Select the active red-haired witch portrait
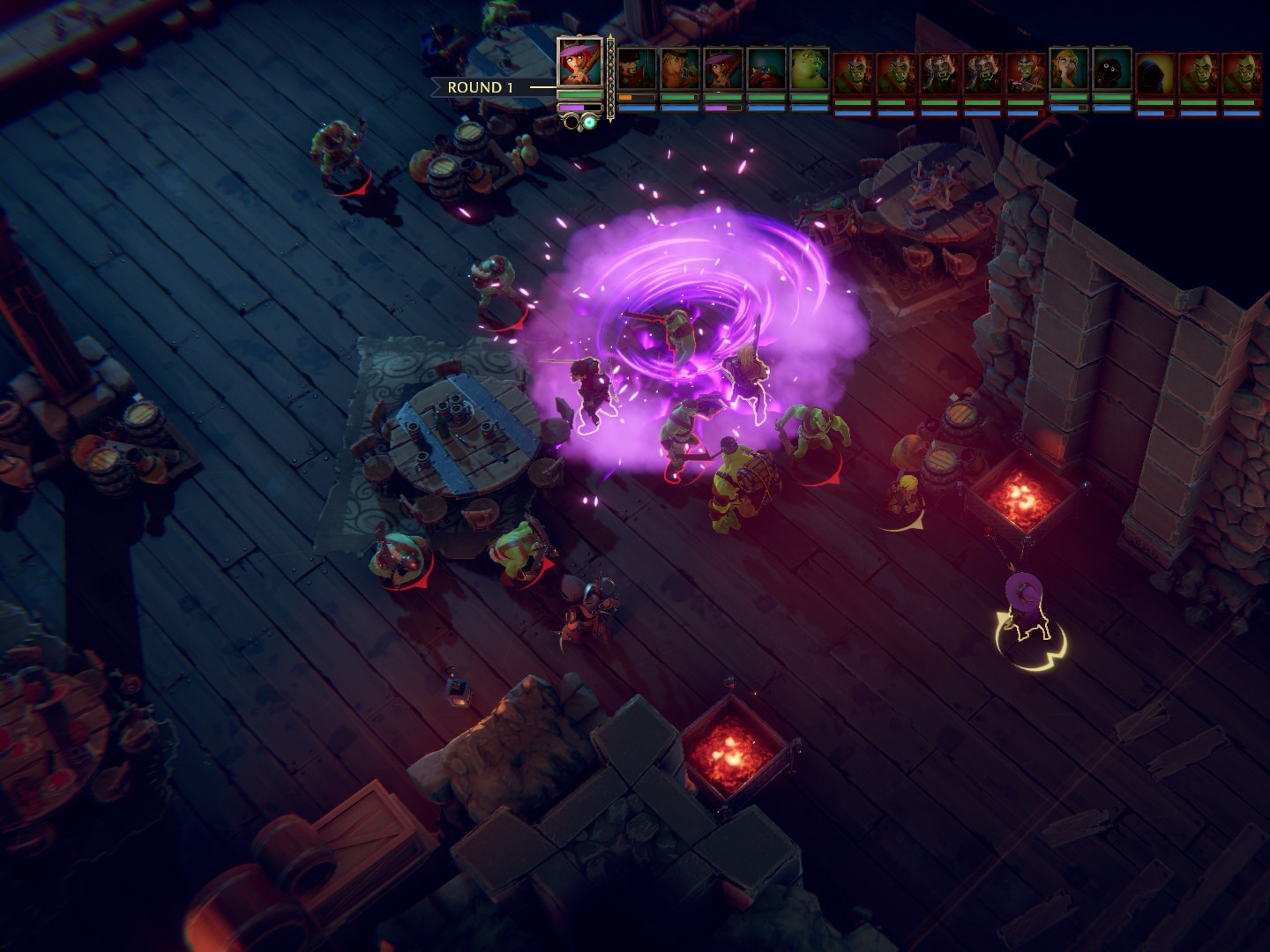The image size is (1270, 952). tap(579, 62)
